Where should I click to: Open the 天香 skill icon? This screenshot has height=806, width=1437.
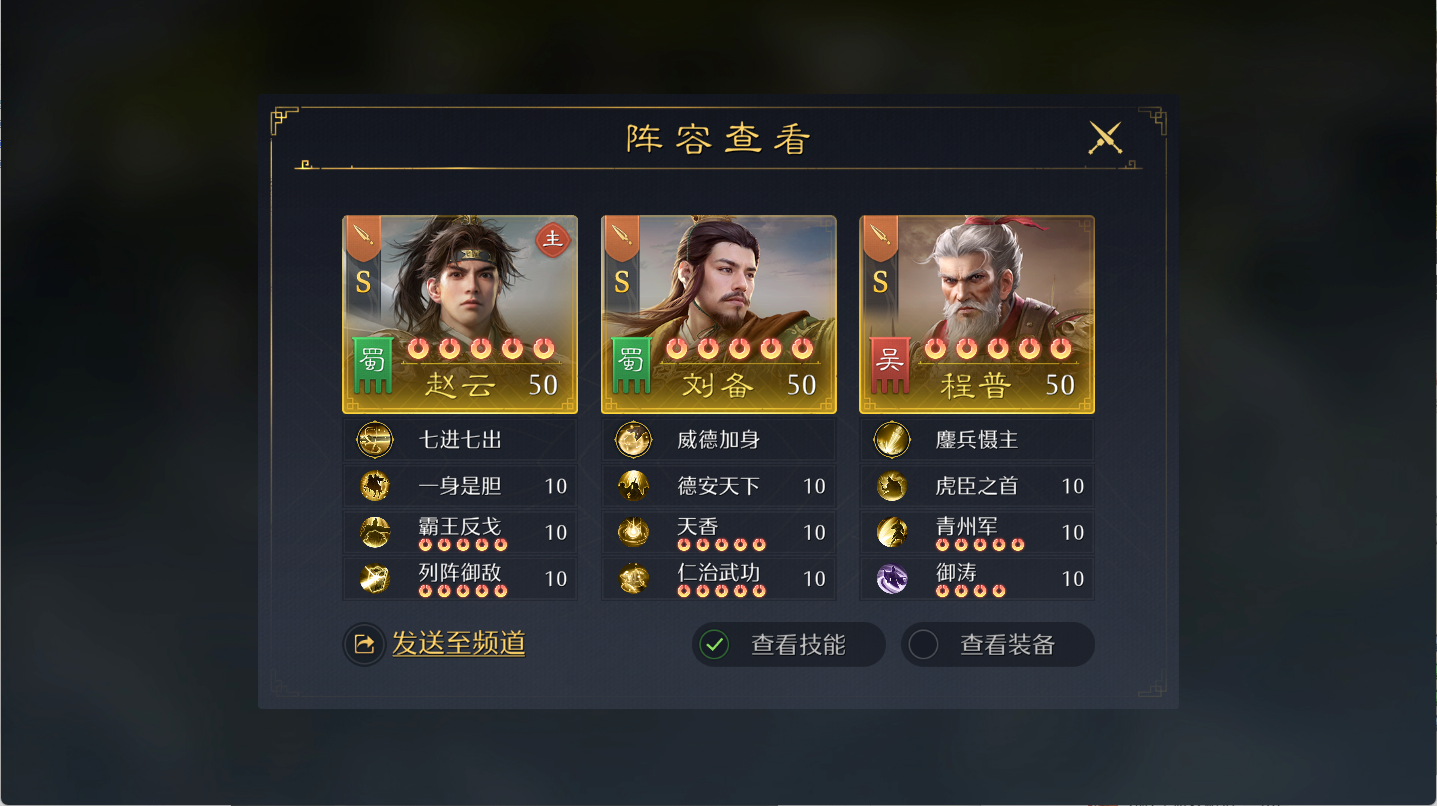[633, 532]
